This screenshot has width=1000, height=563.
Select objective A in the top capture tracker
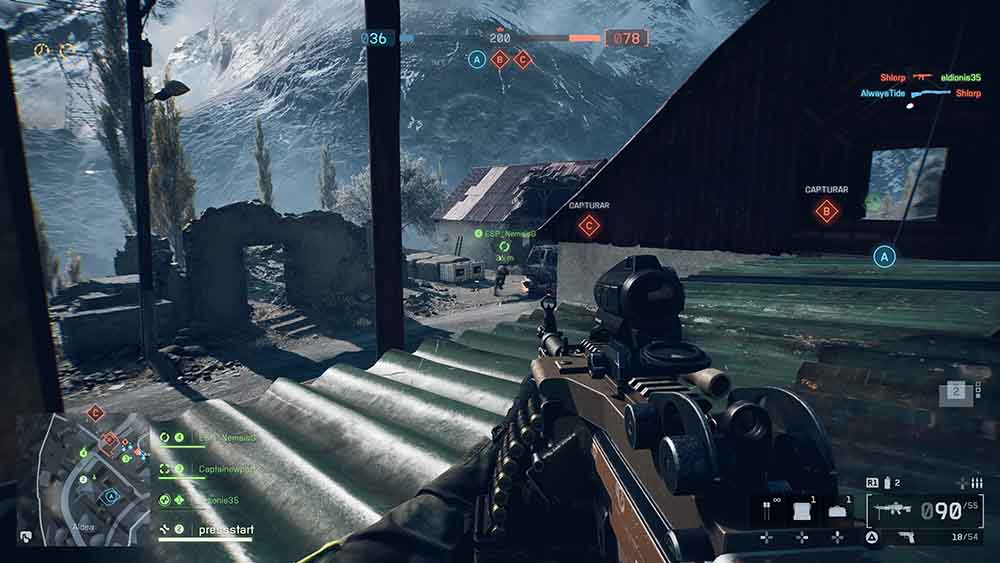tap(477, 59)
